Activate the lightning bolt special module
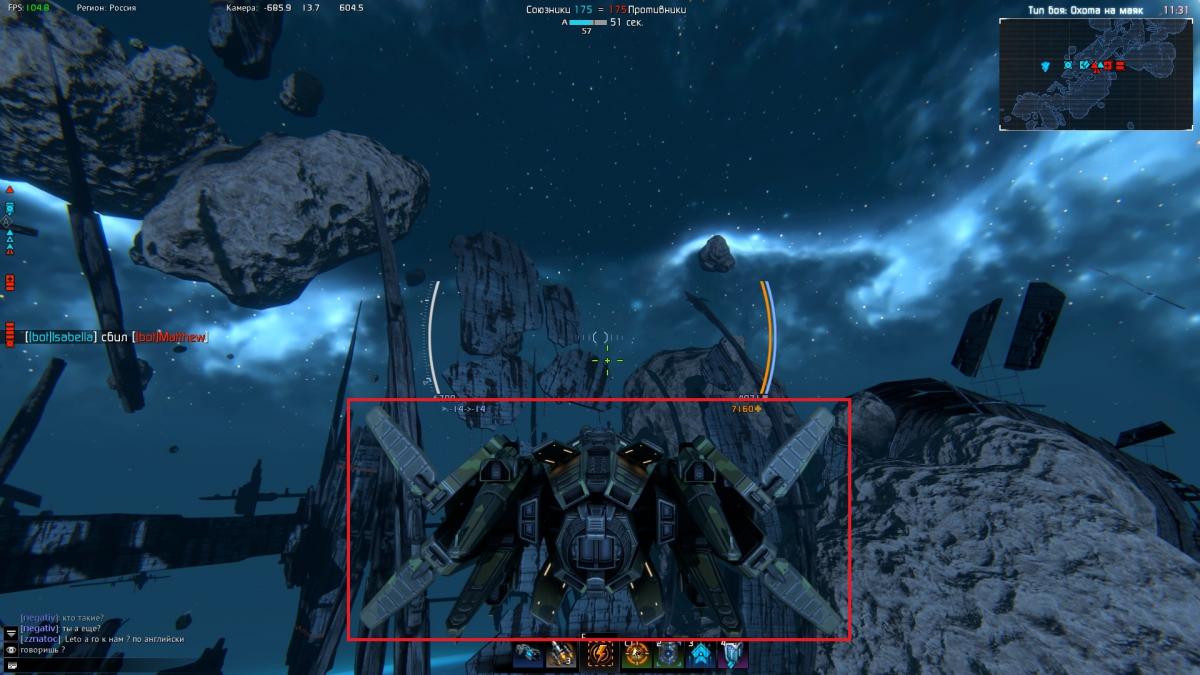This screenshot has width=1200, height=675. point(600,655)
